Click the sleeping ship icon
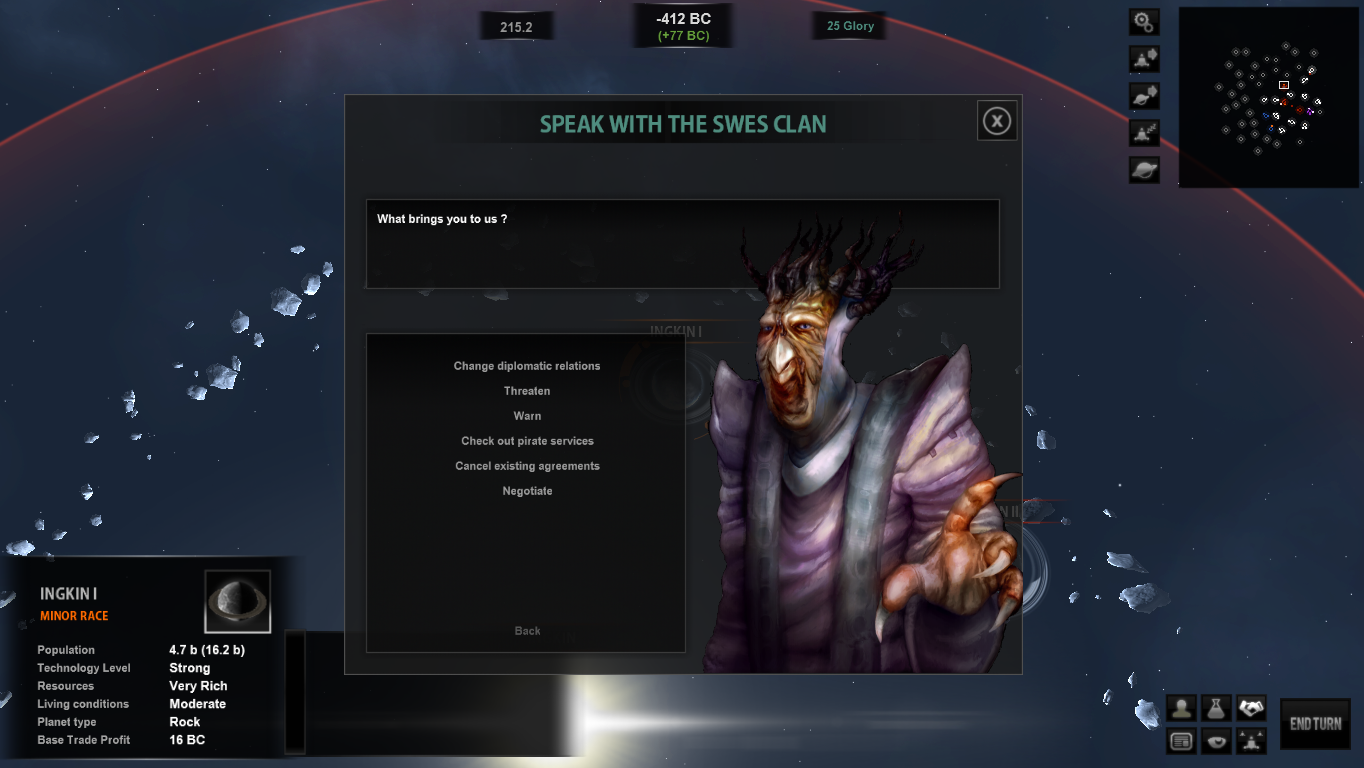 pos(1144,133)
